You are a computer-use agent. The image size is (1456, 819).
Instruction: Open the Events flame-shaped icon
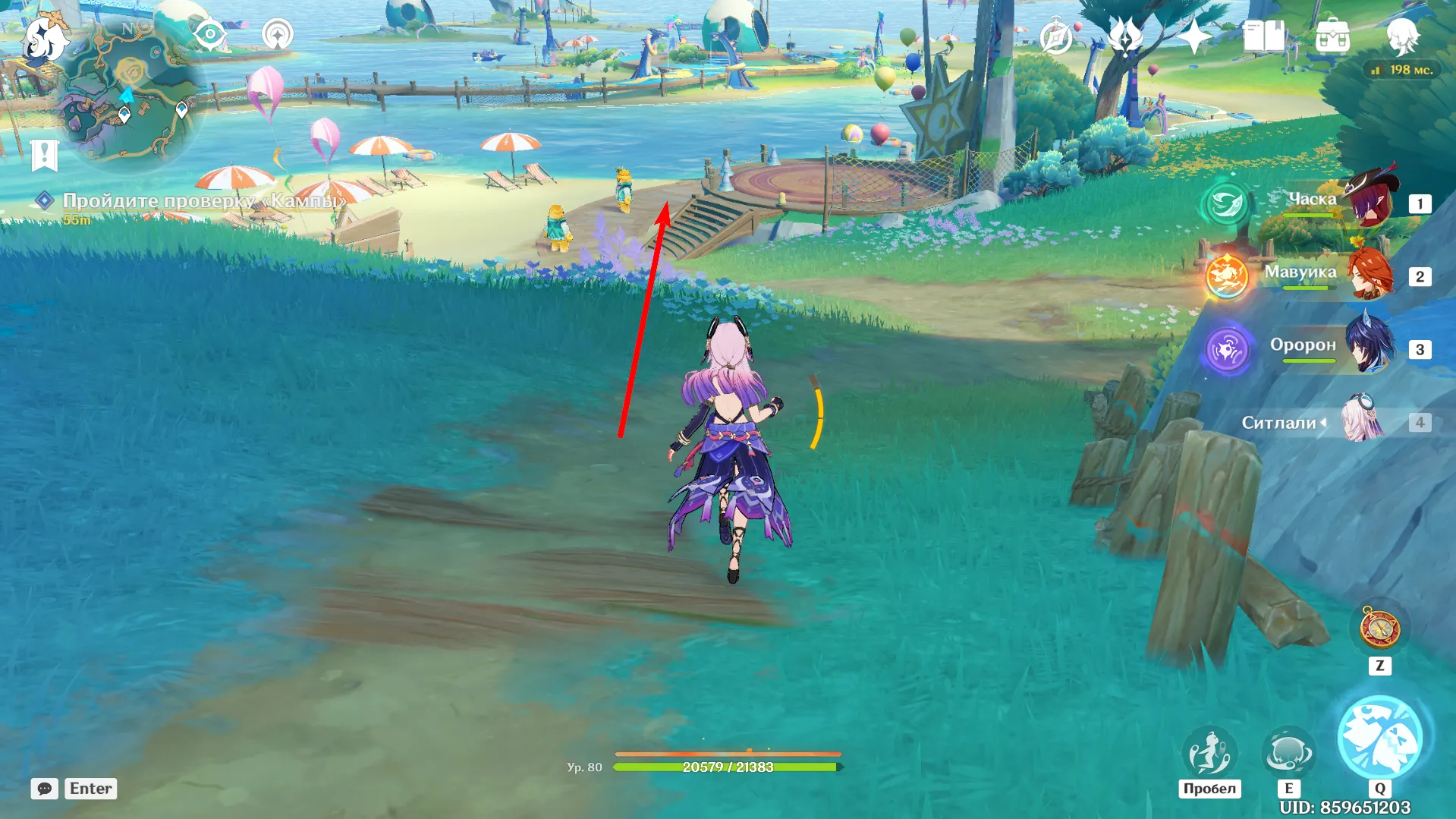coord(1125,36)
